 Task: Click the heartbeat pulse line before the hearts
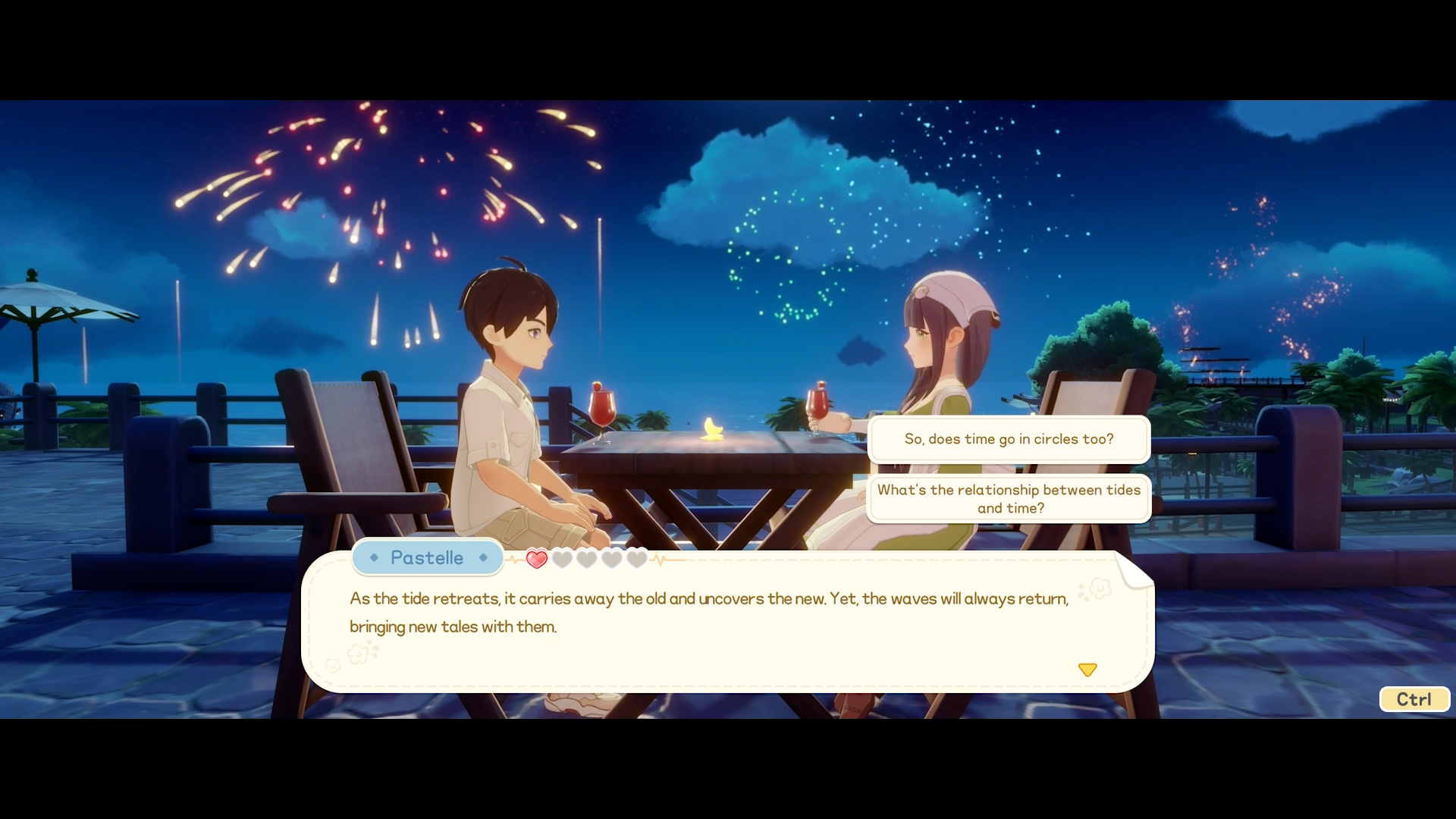[513, 558]
